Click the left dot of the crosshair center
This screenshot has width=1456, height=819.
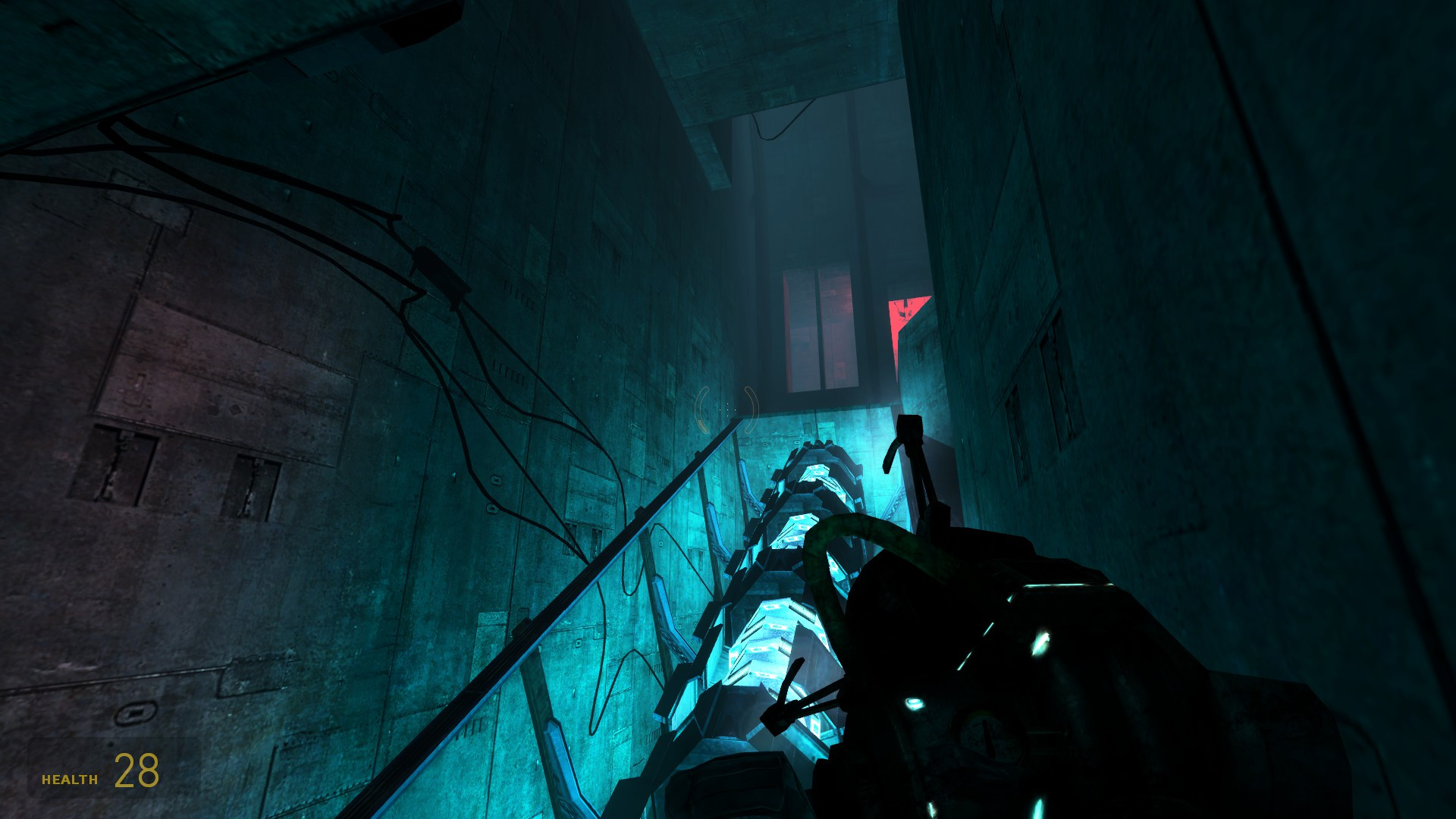(720, 409)
